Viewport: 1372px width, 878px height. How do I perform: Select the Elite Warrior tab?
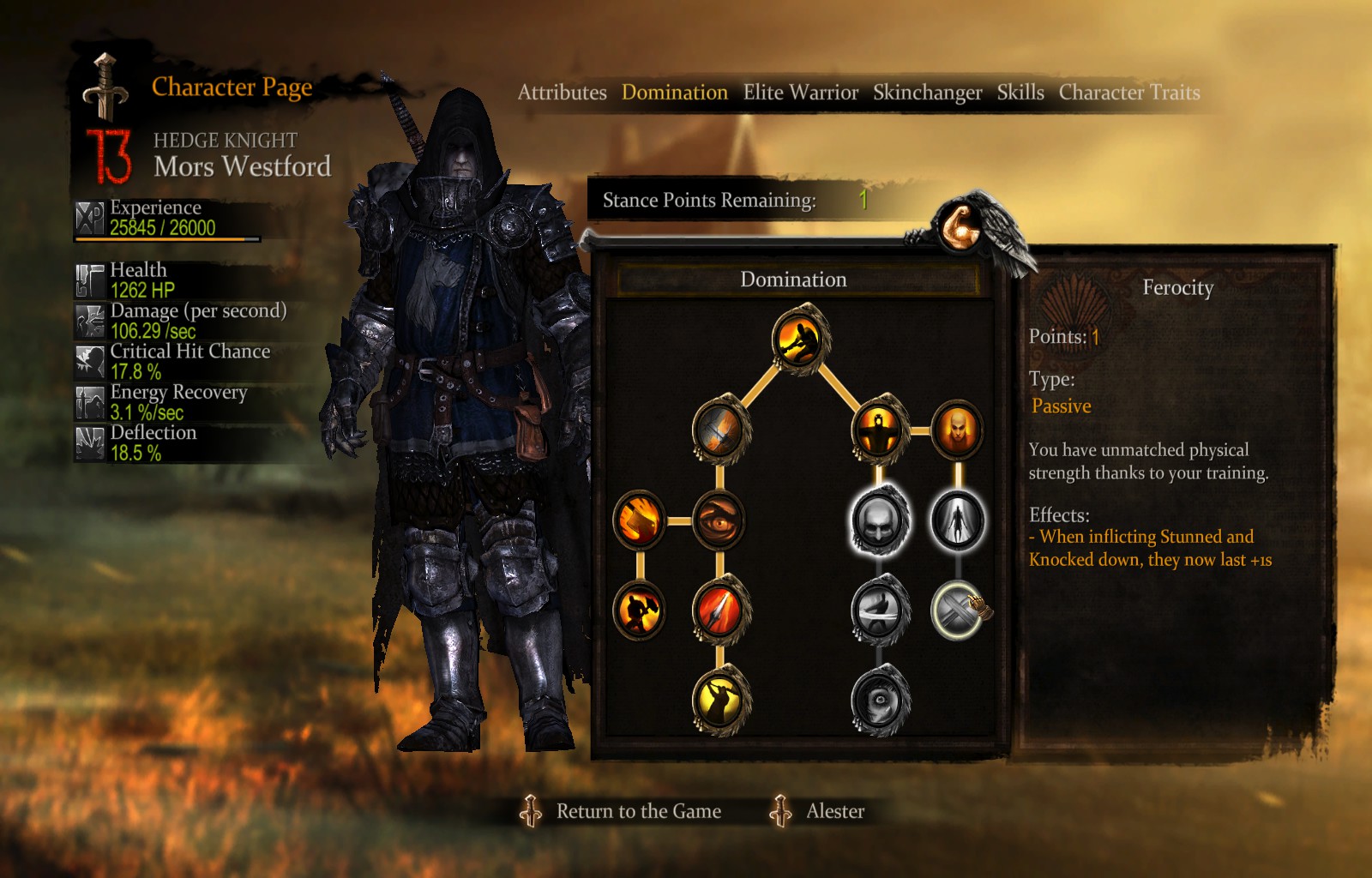800,93
